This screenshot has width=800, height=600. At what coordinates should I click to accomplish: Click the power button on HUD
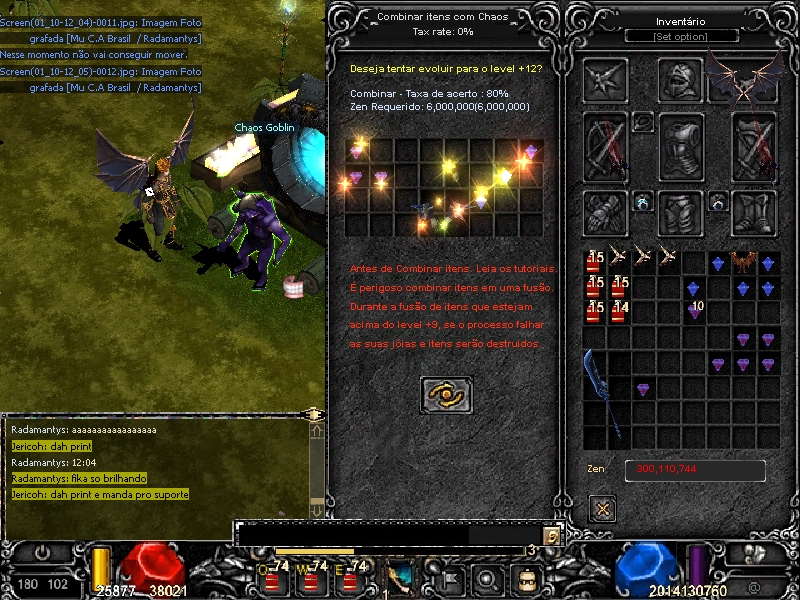43,552
